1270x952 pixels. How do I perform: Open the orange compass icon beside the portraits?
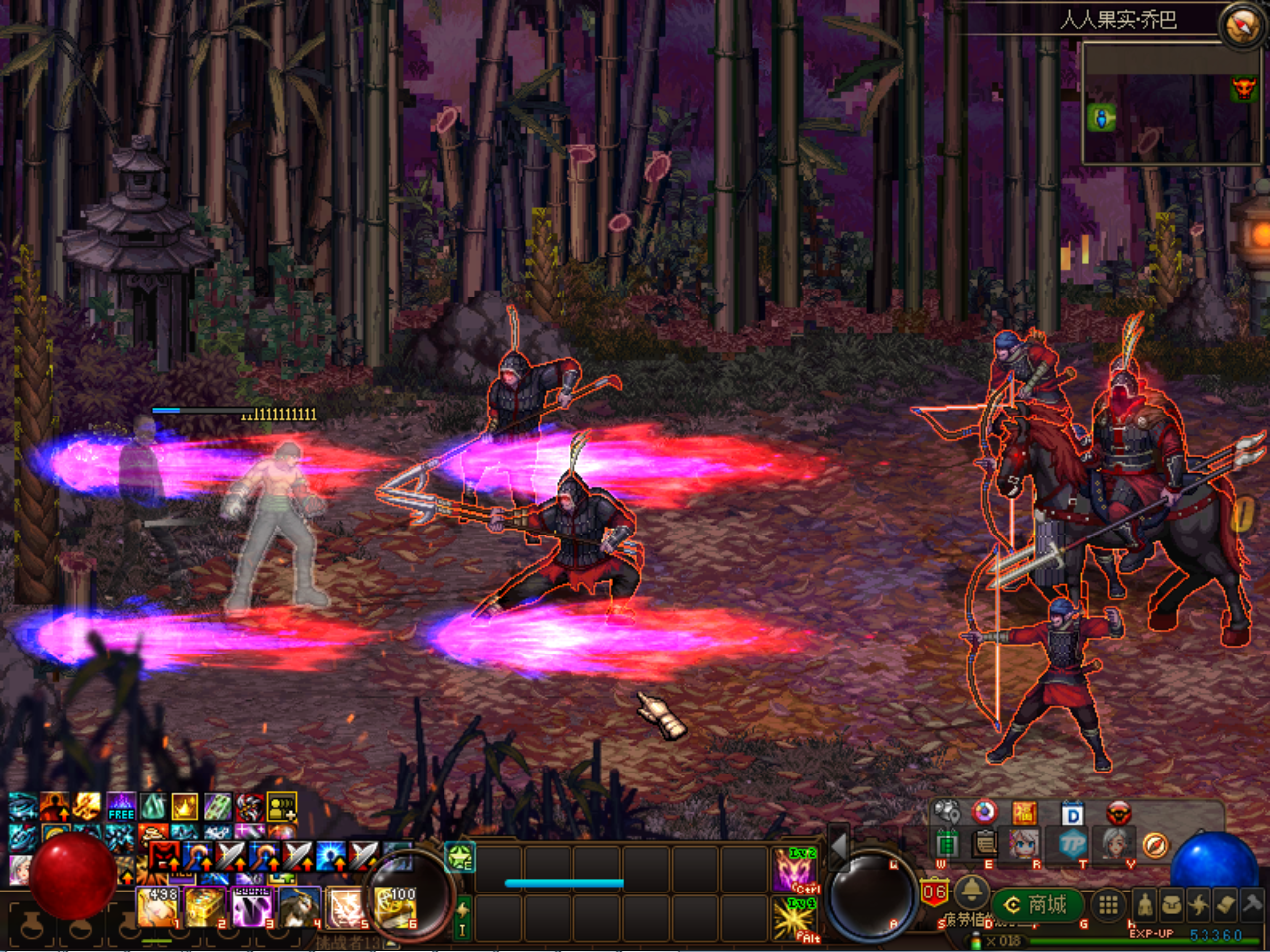pos(1154,845)
